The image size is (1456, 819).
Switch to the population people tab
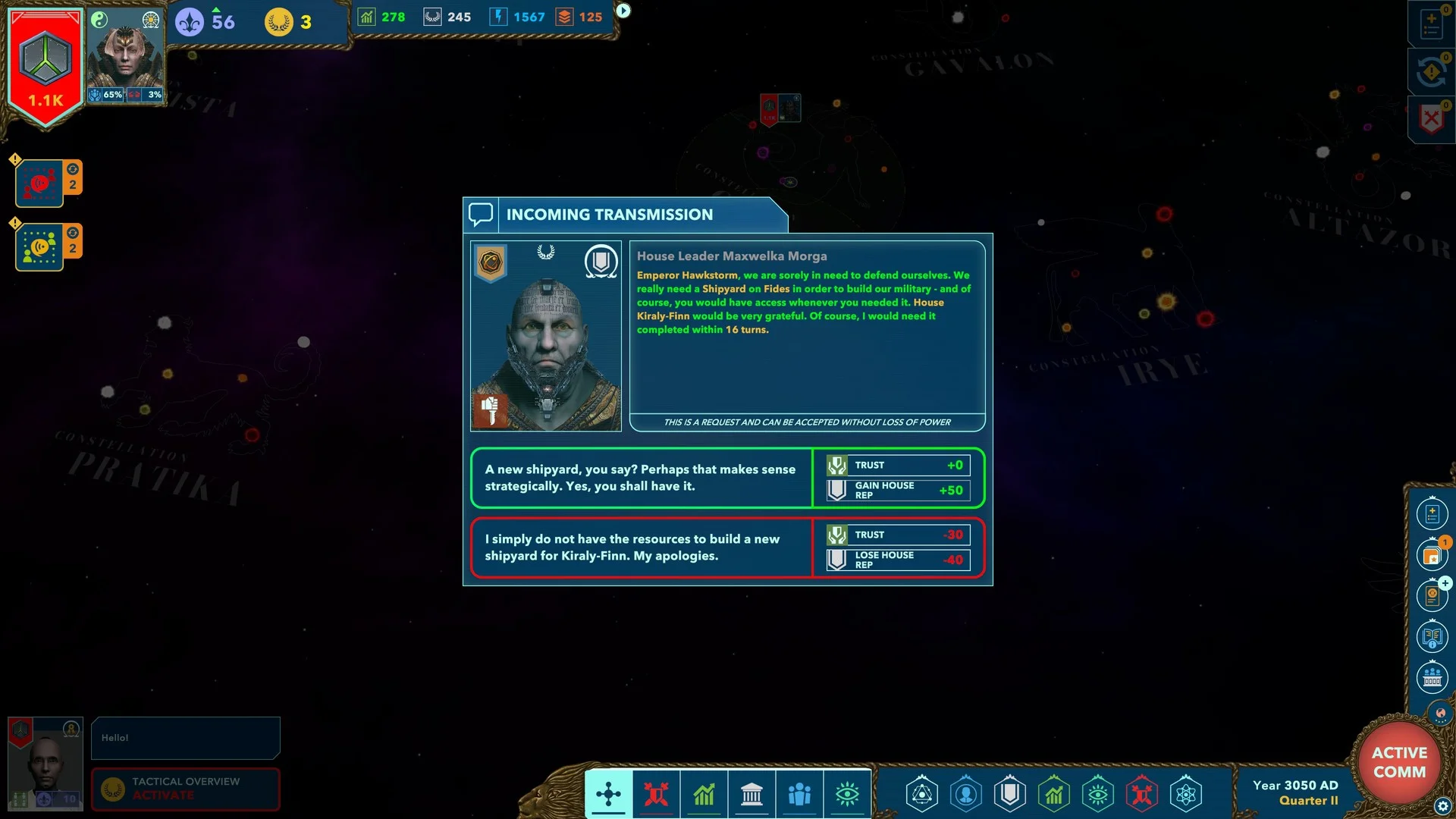(799, 794)
